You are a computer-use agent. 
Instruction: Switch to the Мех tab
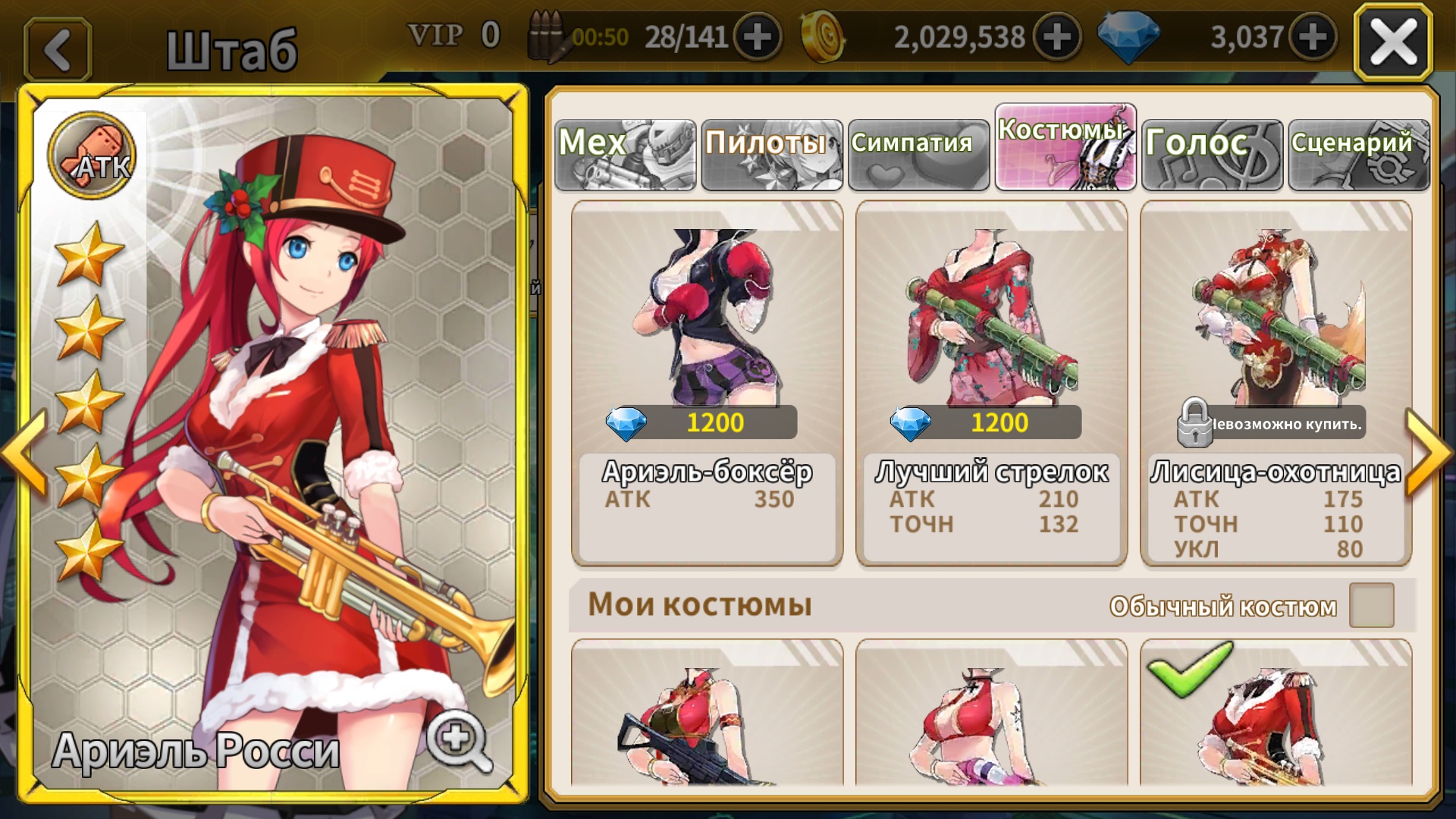coord(625,154)
